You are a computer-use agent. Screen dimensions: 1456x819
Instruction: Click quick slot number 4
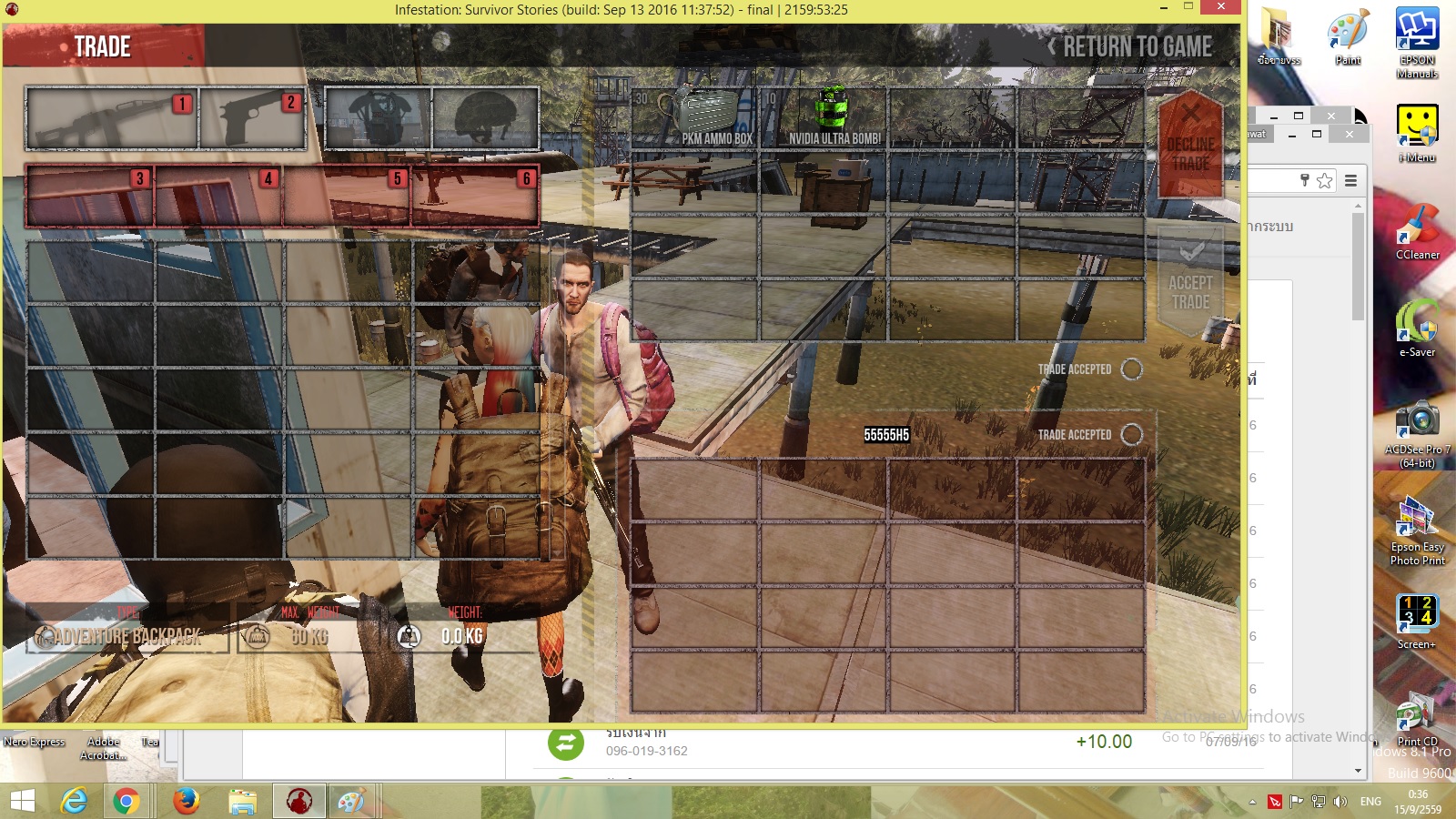coord(218,196)
